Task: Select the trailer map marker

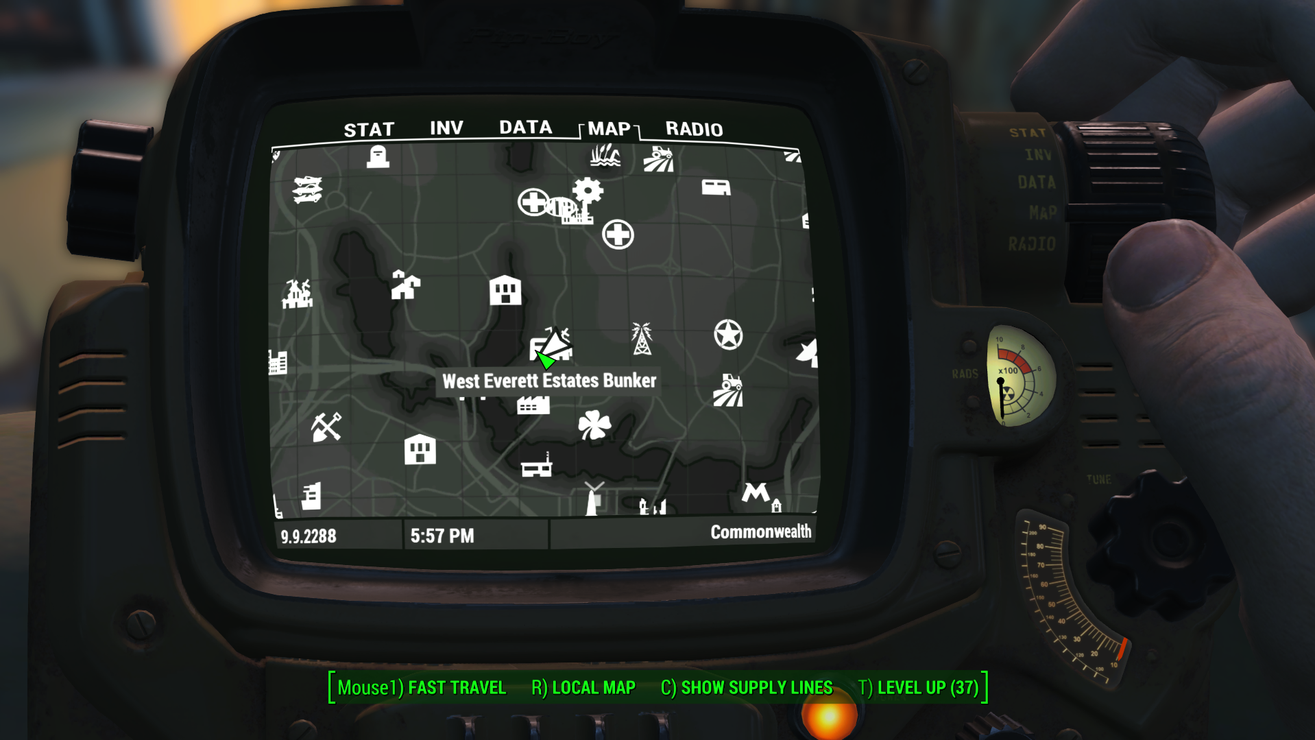Action: [716, 187]
